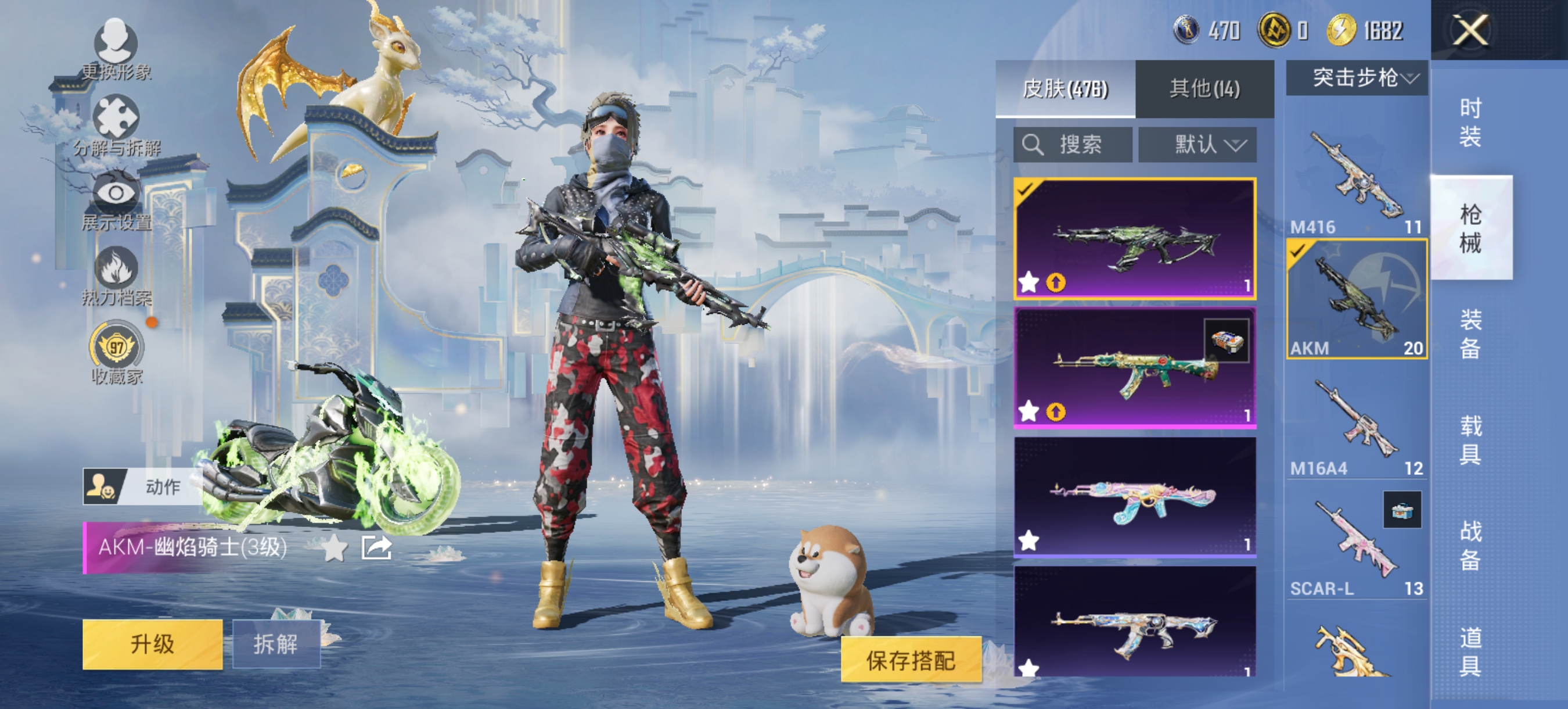This screenshot has height=709, width=1568.
Task: Click 保存搭配 to save the loadout
Action: click(911, 660)
